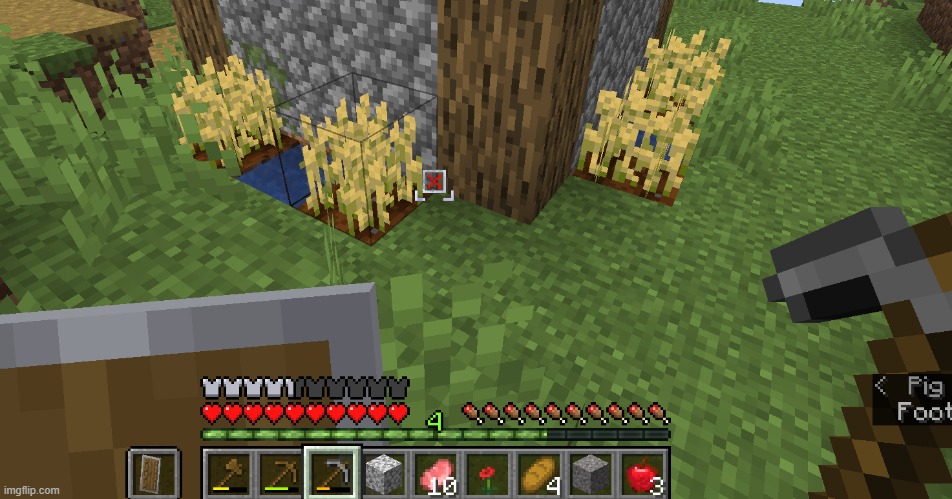Click the shield in the off-hand slot
The width and height of the screenshot is (952, 499).
153,473
